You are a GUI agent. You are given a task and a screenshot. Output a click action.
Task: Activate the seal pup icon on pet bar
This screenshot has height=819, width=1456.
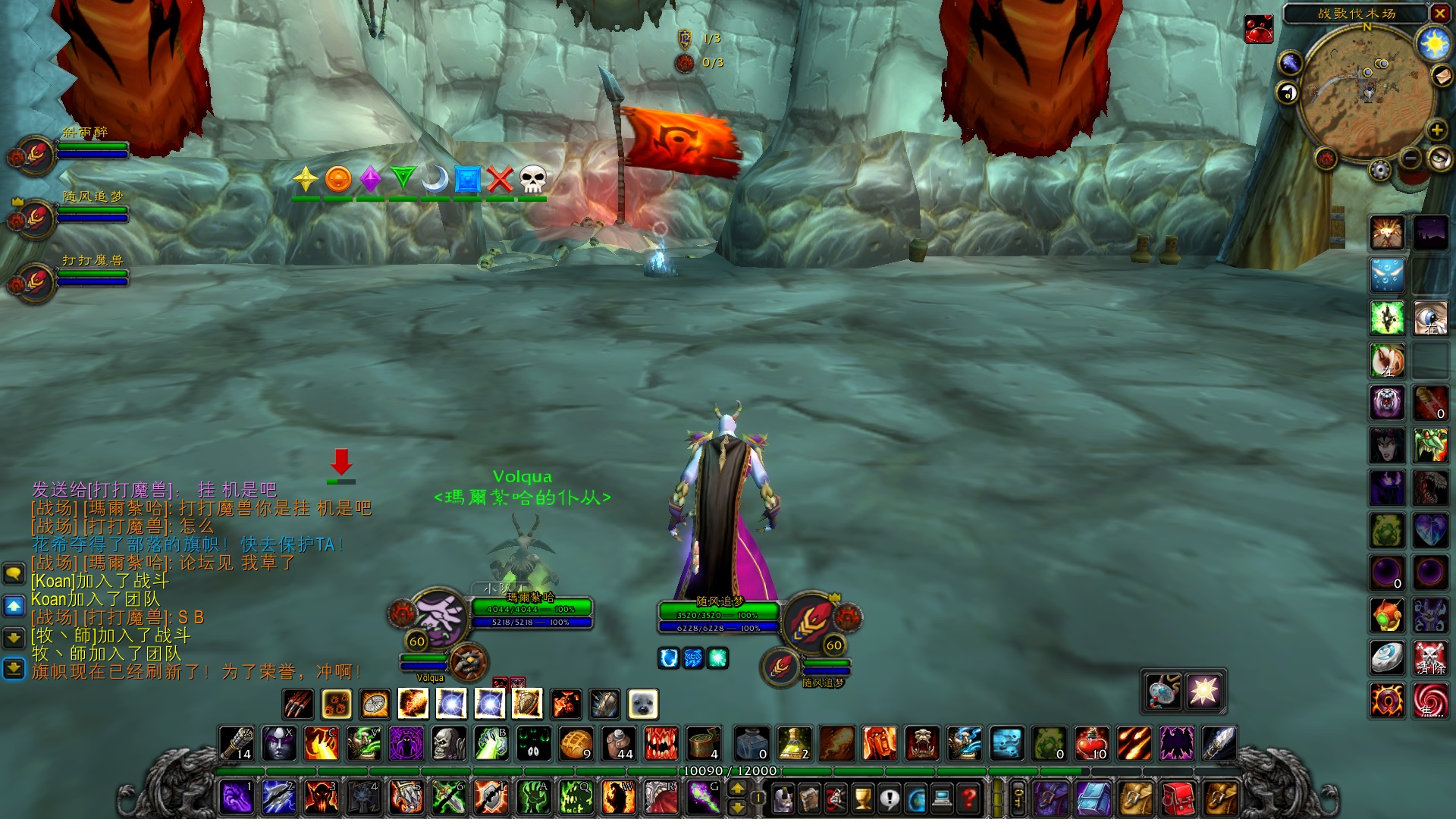(642, 704)
